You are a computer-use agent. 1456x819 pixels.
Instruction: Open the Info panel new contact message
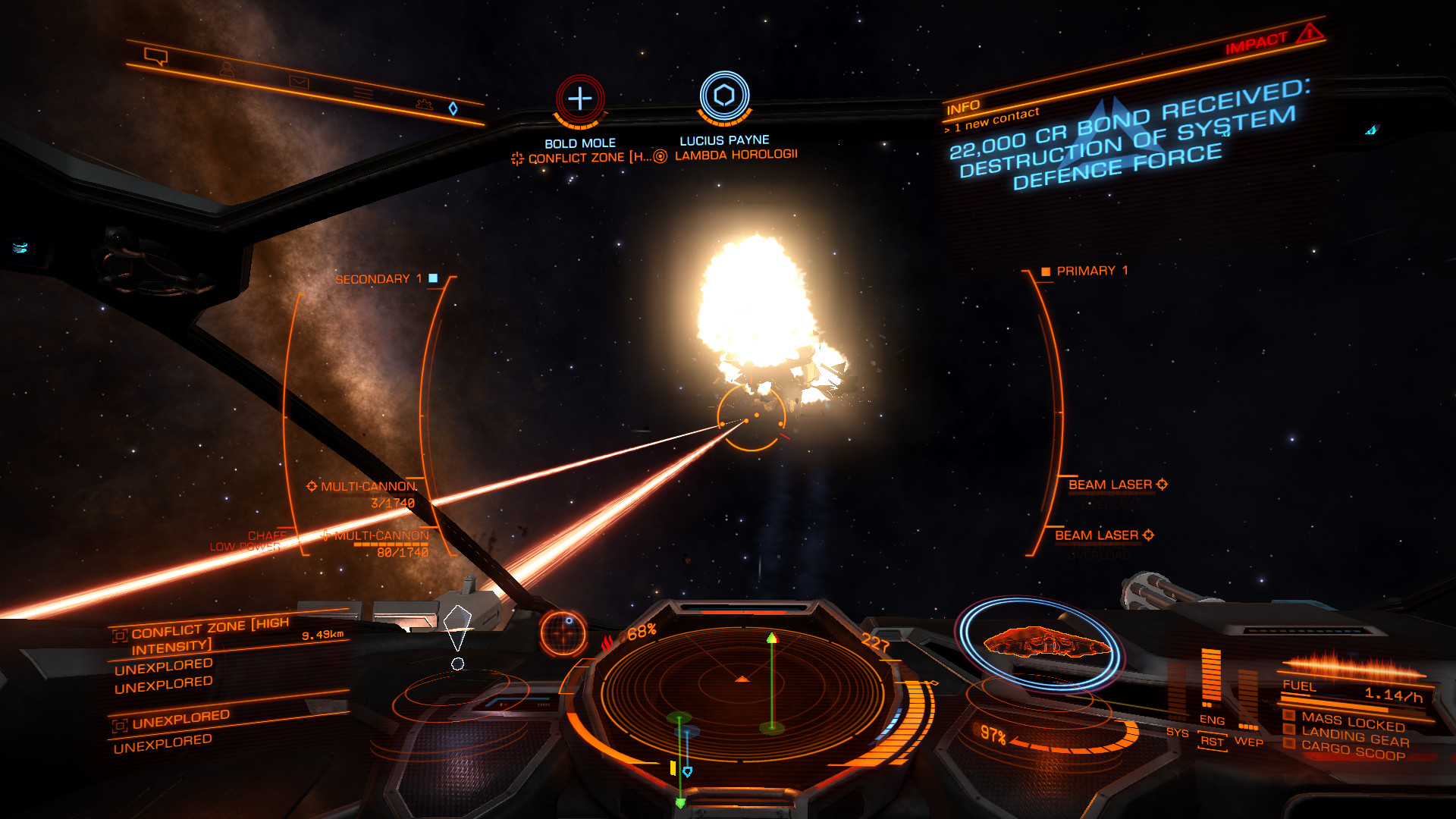[996, 119]
